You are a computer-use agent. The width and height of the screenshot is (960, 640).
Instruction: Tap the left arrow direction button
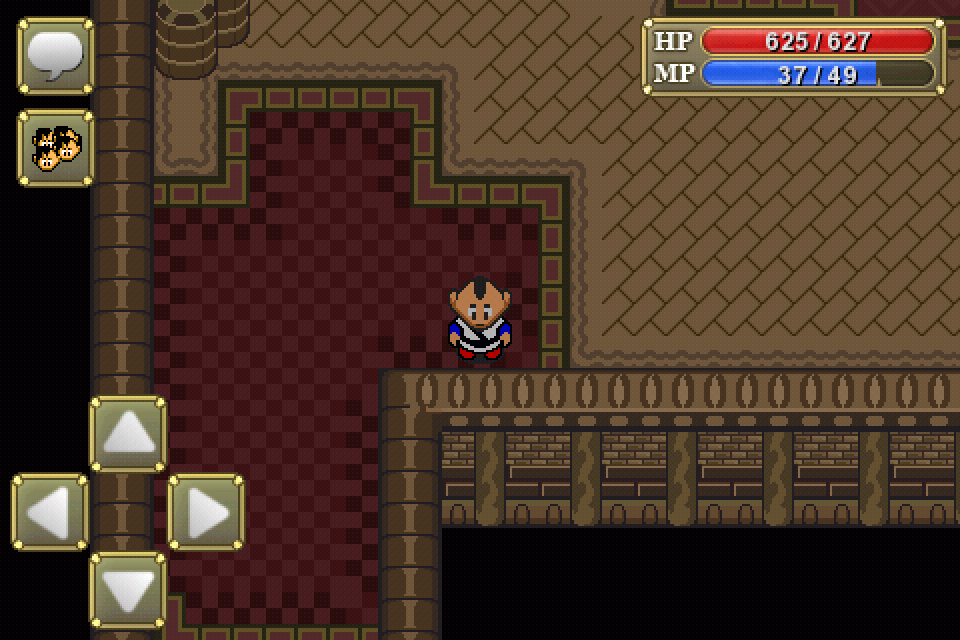(50, 512)
